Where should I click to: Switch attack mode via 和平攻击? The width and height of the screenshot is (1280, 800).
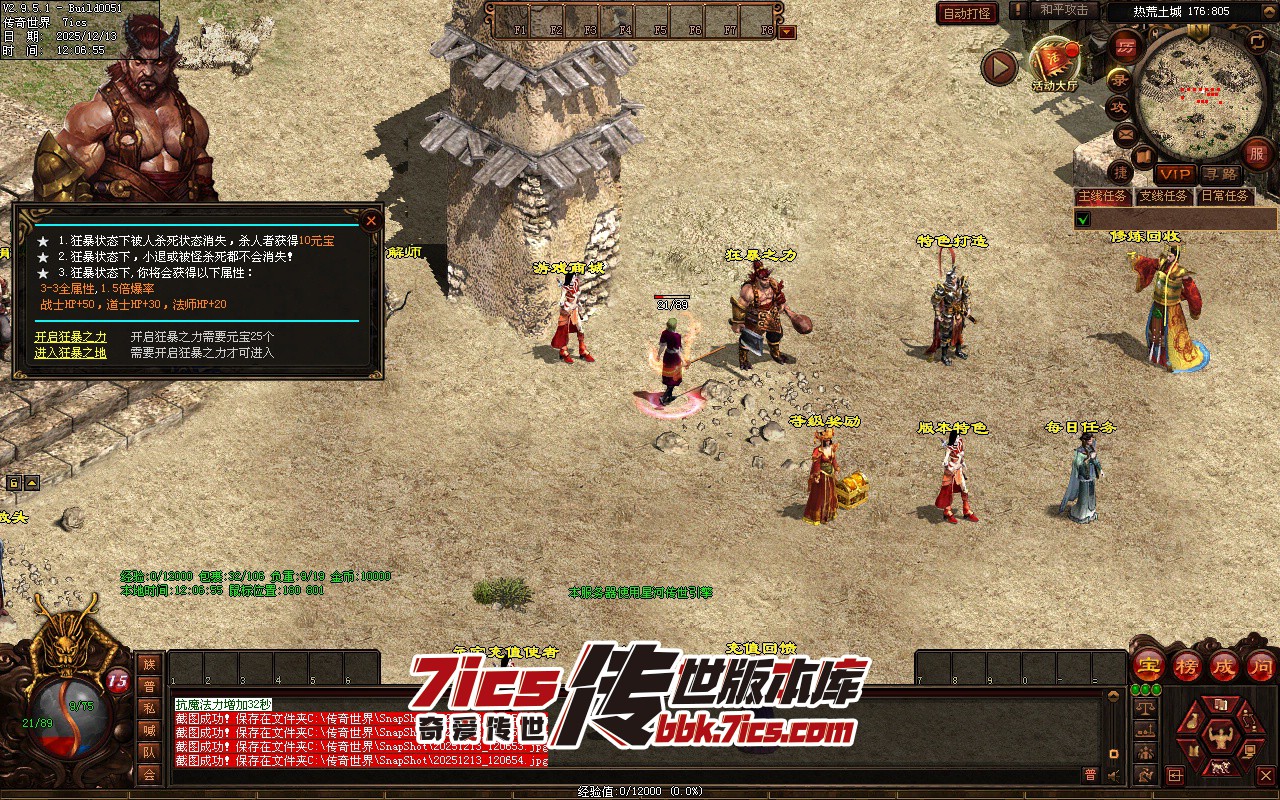[x=1063, y=10]
